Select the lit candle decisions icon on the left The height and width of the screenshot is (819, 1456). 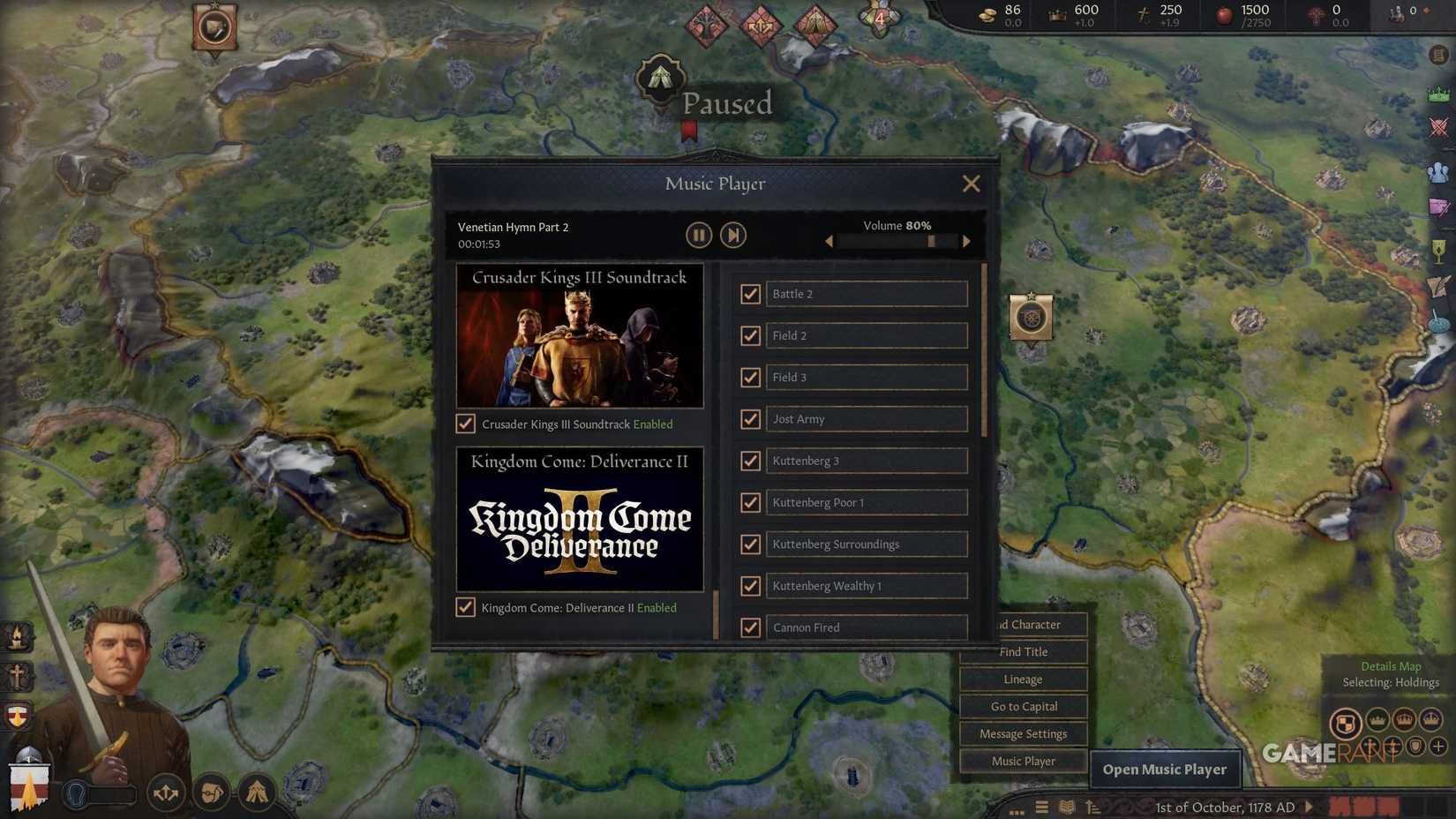[17, 637]
